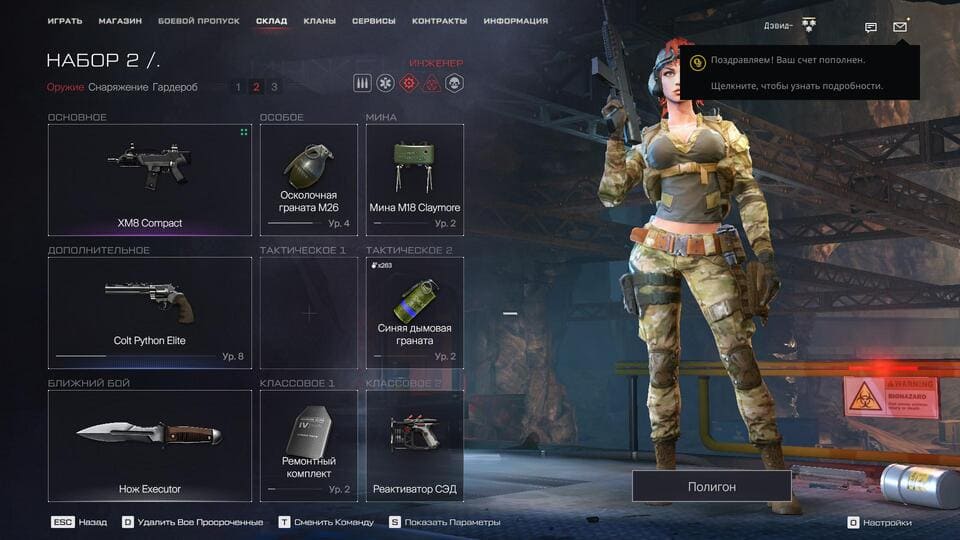Select loadout set number 3

tap(274, 87)
